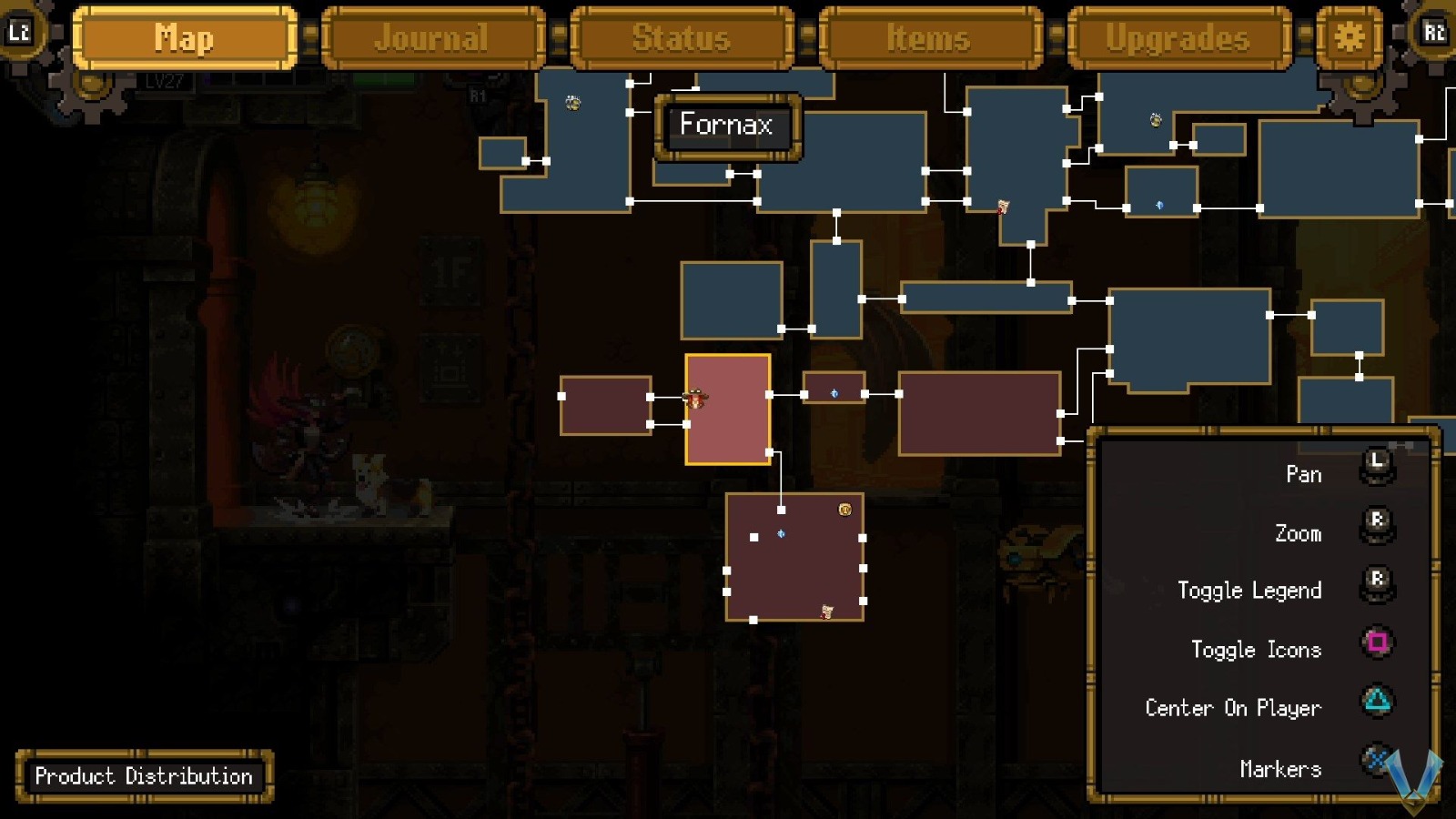Click the yellow cog collectible icon near Fornax
This screenshot has height=819, width=1456.
[x=572, y=102]
